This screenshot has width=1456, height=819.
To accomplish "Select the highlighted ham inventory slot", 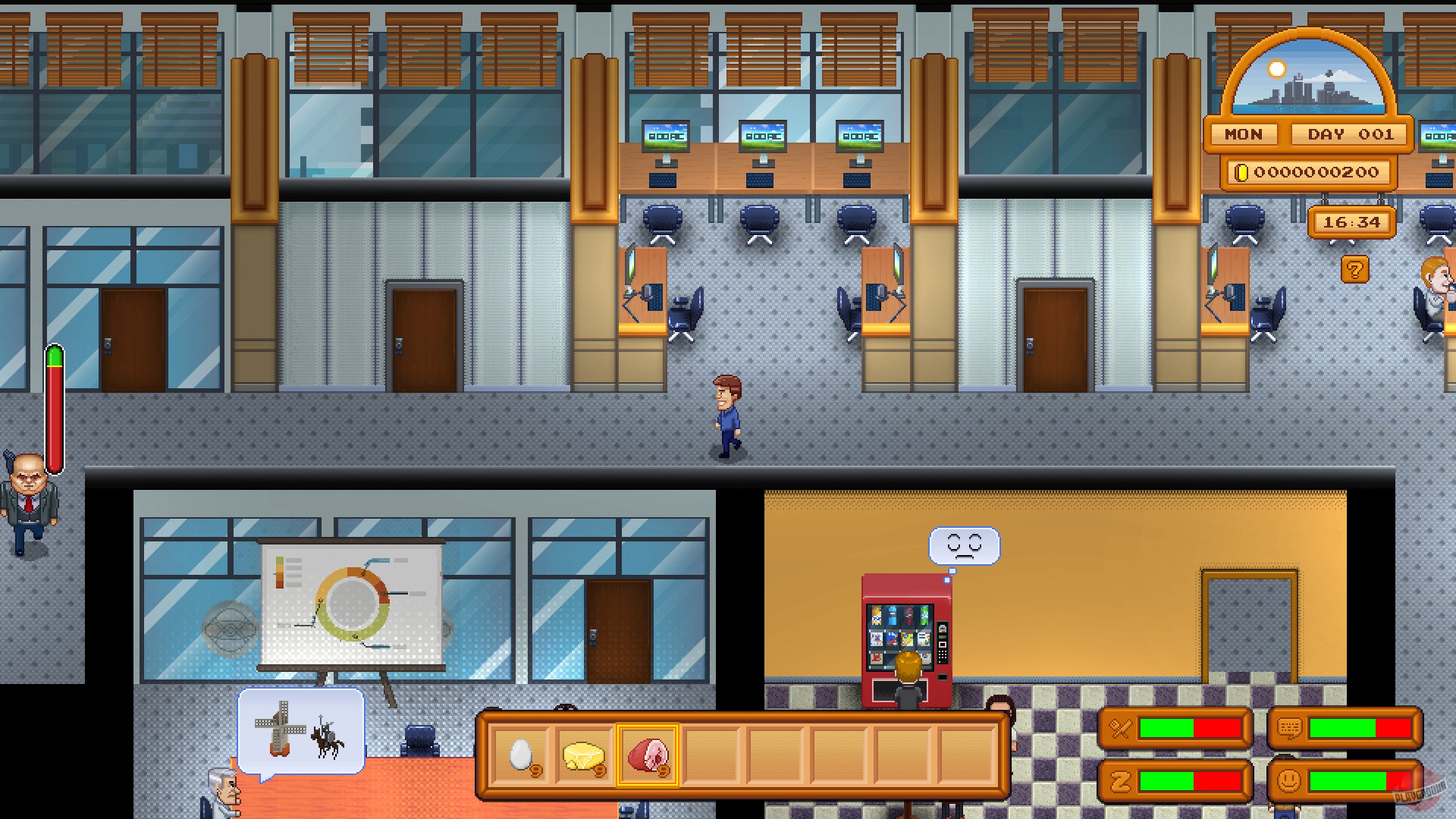I will (x=648, y=755).
